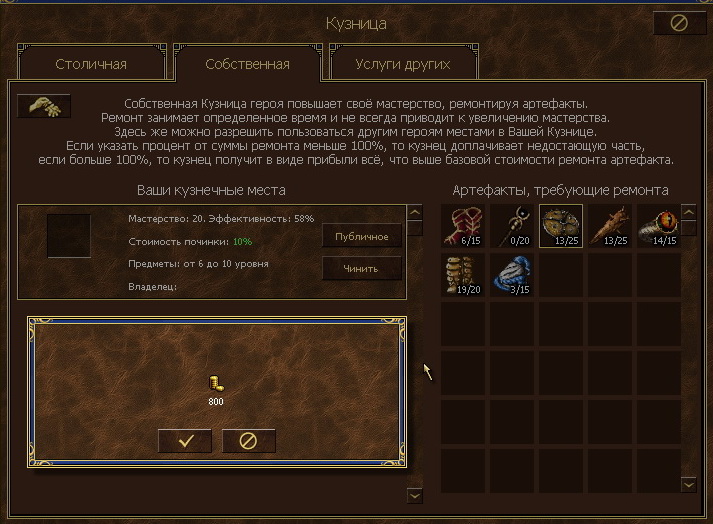The image size is (713, 524).
Task: Pick the eye ring artifact 14/15
Action: pyautogui.click(x=659, y=225)
